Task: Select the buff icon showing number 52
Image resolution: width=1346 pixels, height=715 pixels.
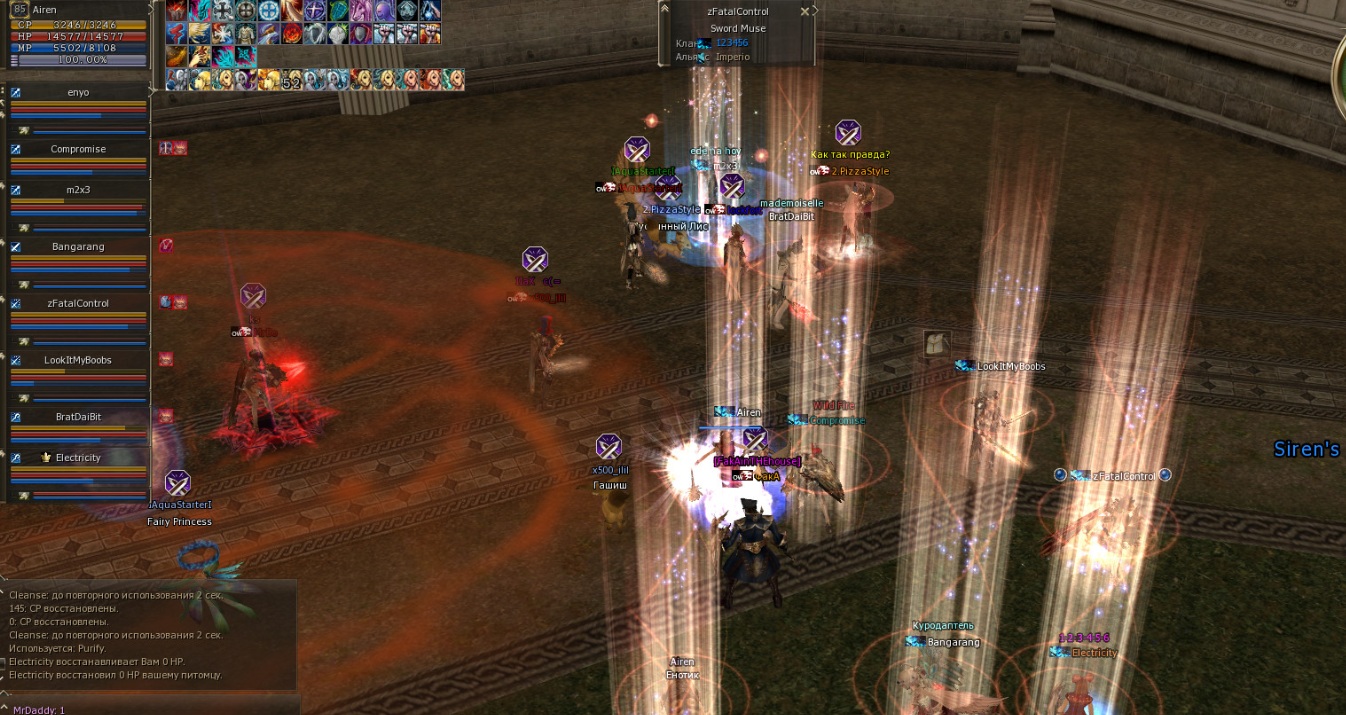Action: (291, 80)
